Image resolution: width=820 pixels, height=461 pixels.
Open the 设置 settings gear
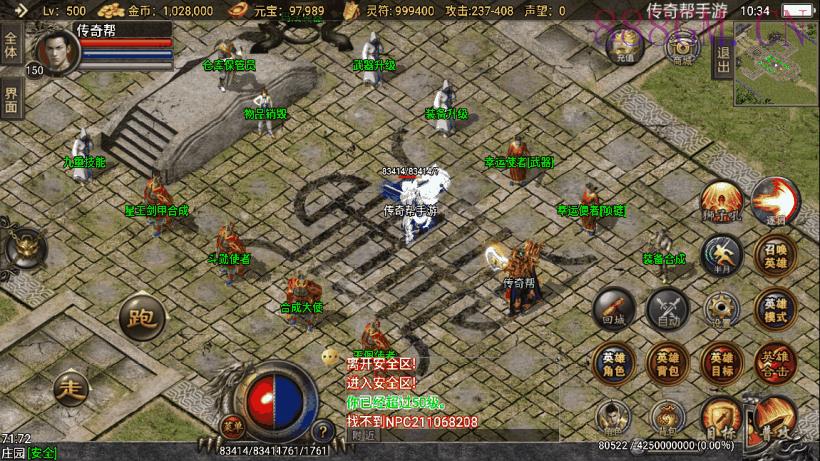pos(720,310)
